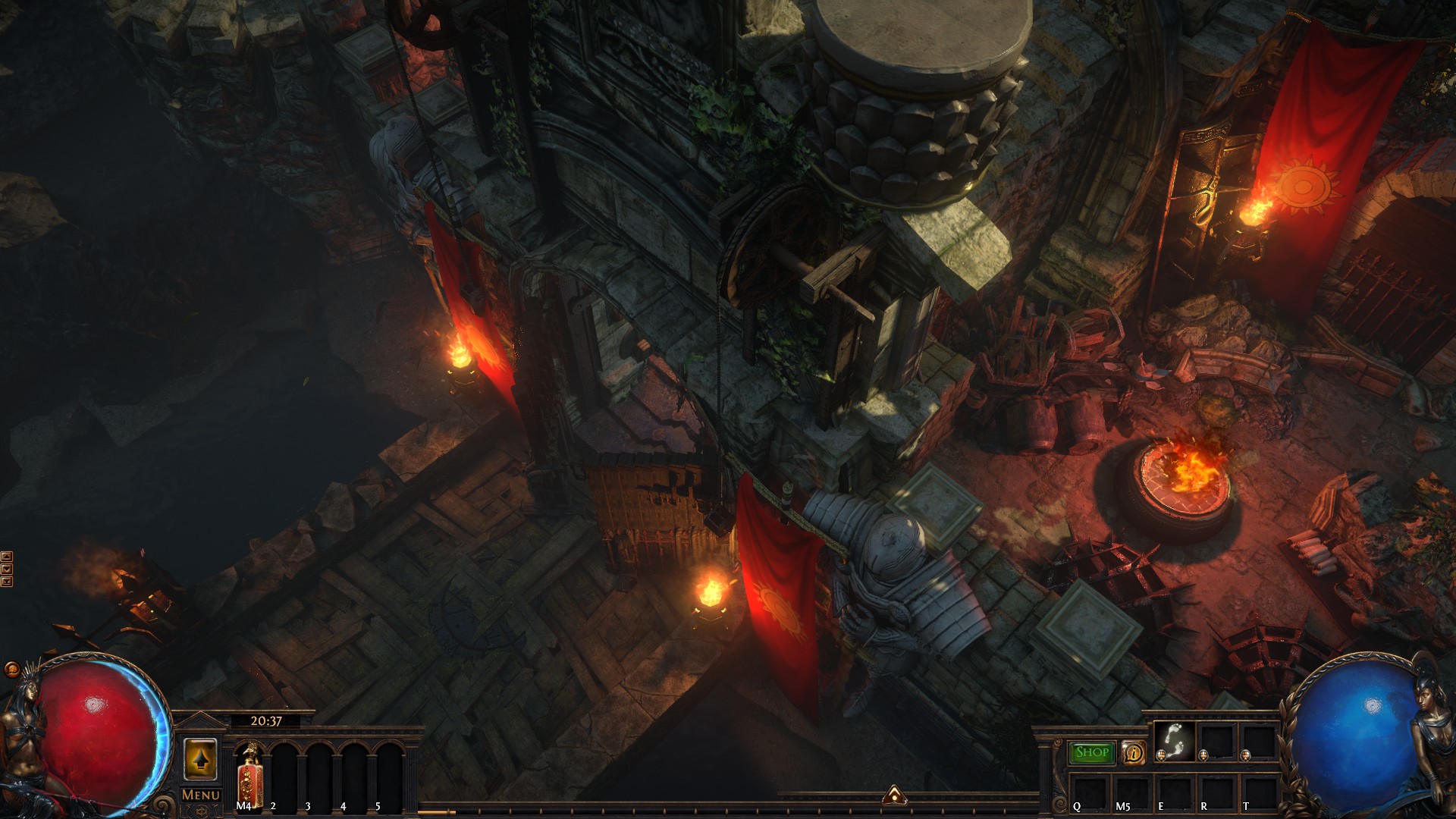
Task: Click the chat scroll up arrow
Action: pyautogui.click(x=7, y=557)
